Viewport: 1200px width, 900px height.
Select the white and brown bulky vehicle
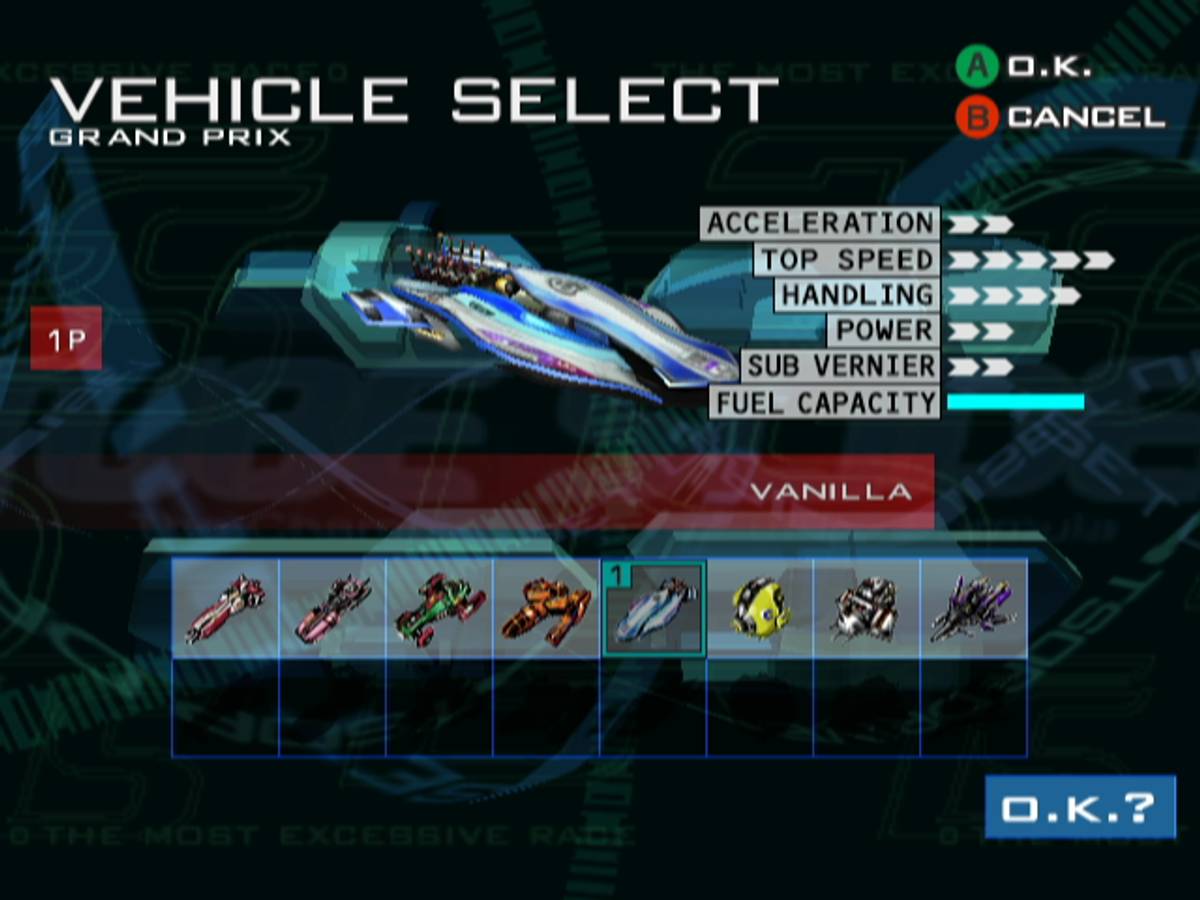pos(867,608)
